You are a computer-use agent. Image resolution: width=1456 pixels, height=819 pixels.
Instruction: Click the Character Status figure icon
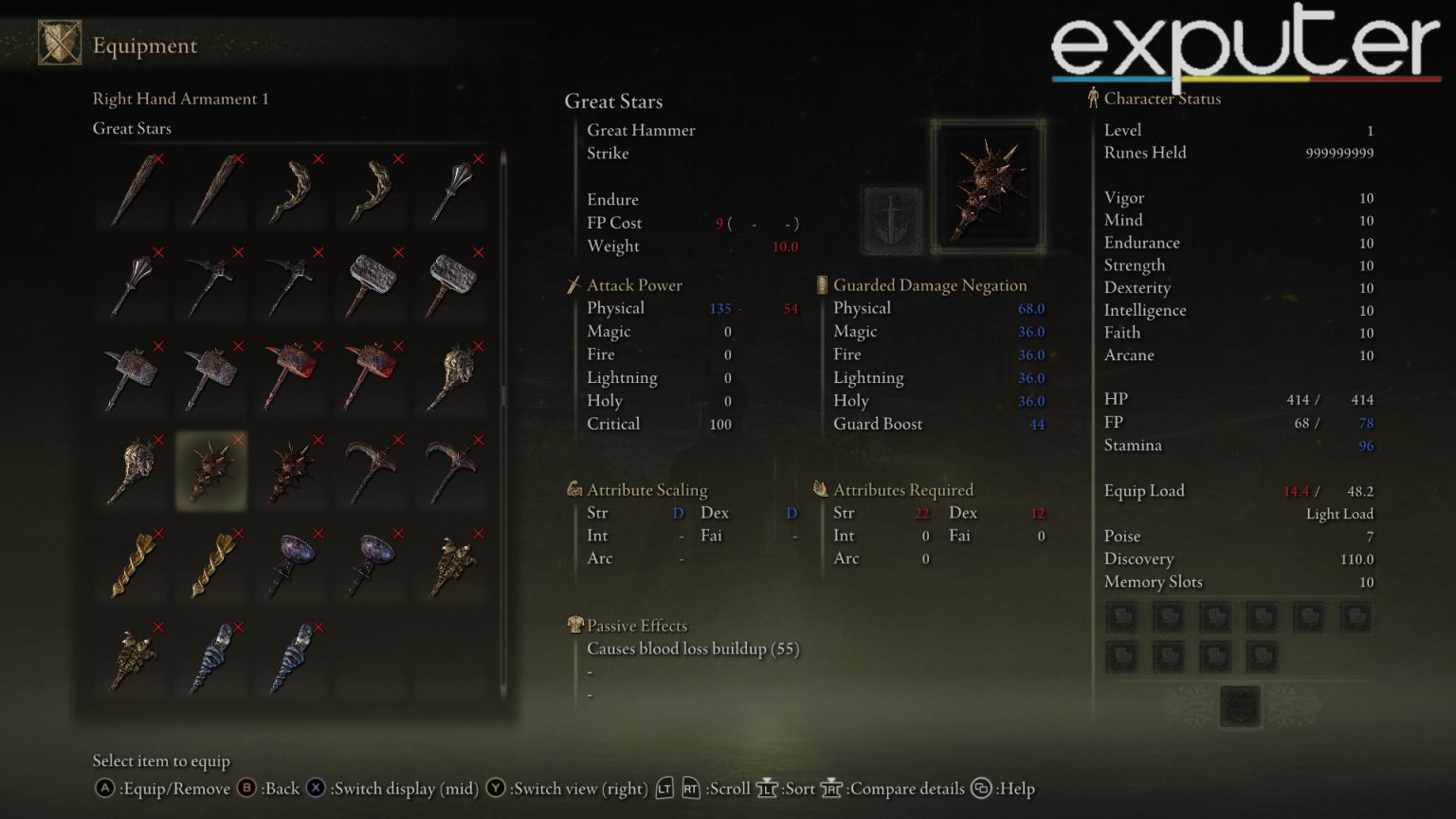point(1092,98)
